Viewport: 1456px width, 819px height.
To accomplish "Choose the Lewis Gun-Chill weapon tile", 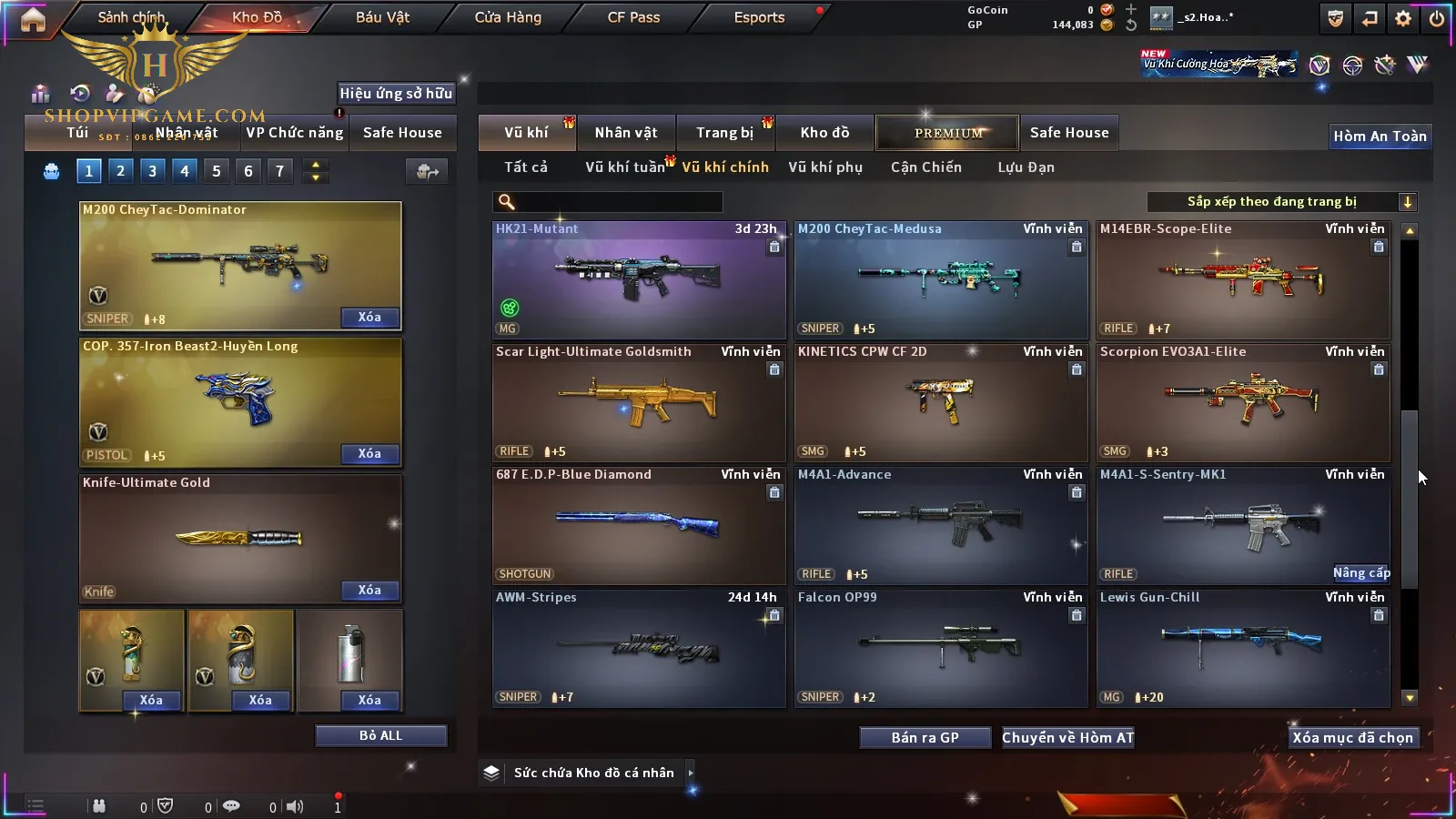I will [1243, 648].
